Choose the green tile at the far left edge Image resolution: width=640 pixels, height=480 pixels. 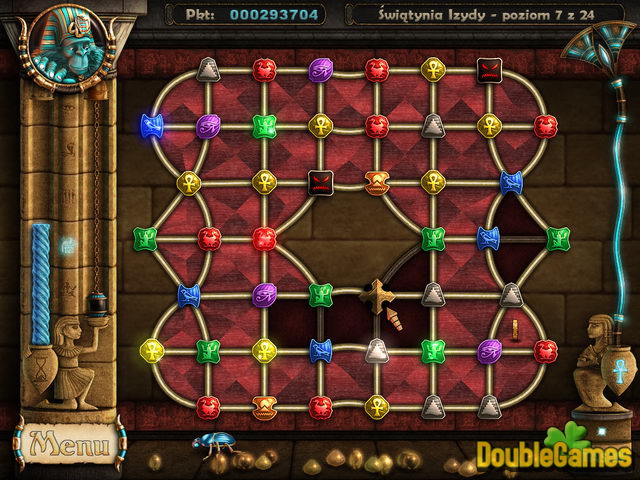point(145,238)
